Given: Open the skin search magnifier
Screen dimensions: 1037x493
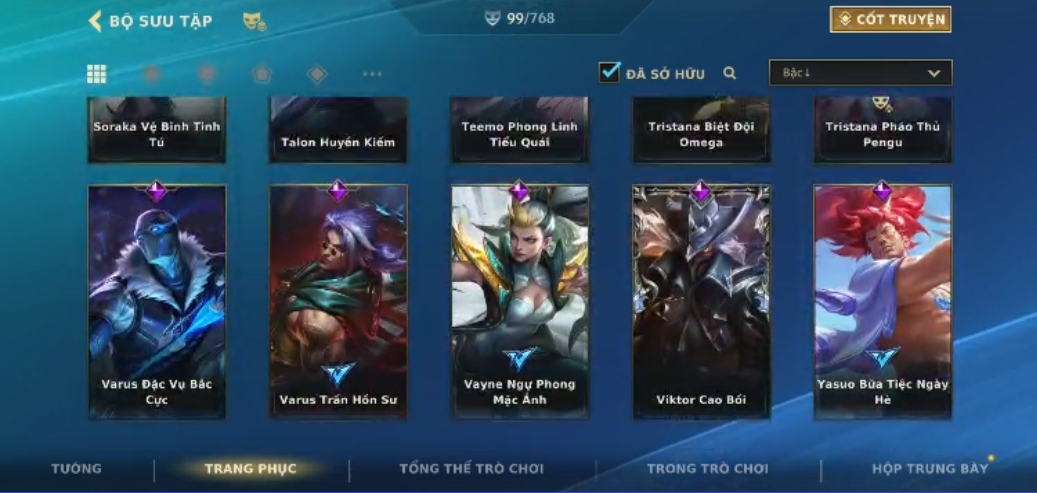Looking at the screenshot, I should 730,73.
